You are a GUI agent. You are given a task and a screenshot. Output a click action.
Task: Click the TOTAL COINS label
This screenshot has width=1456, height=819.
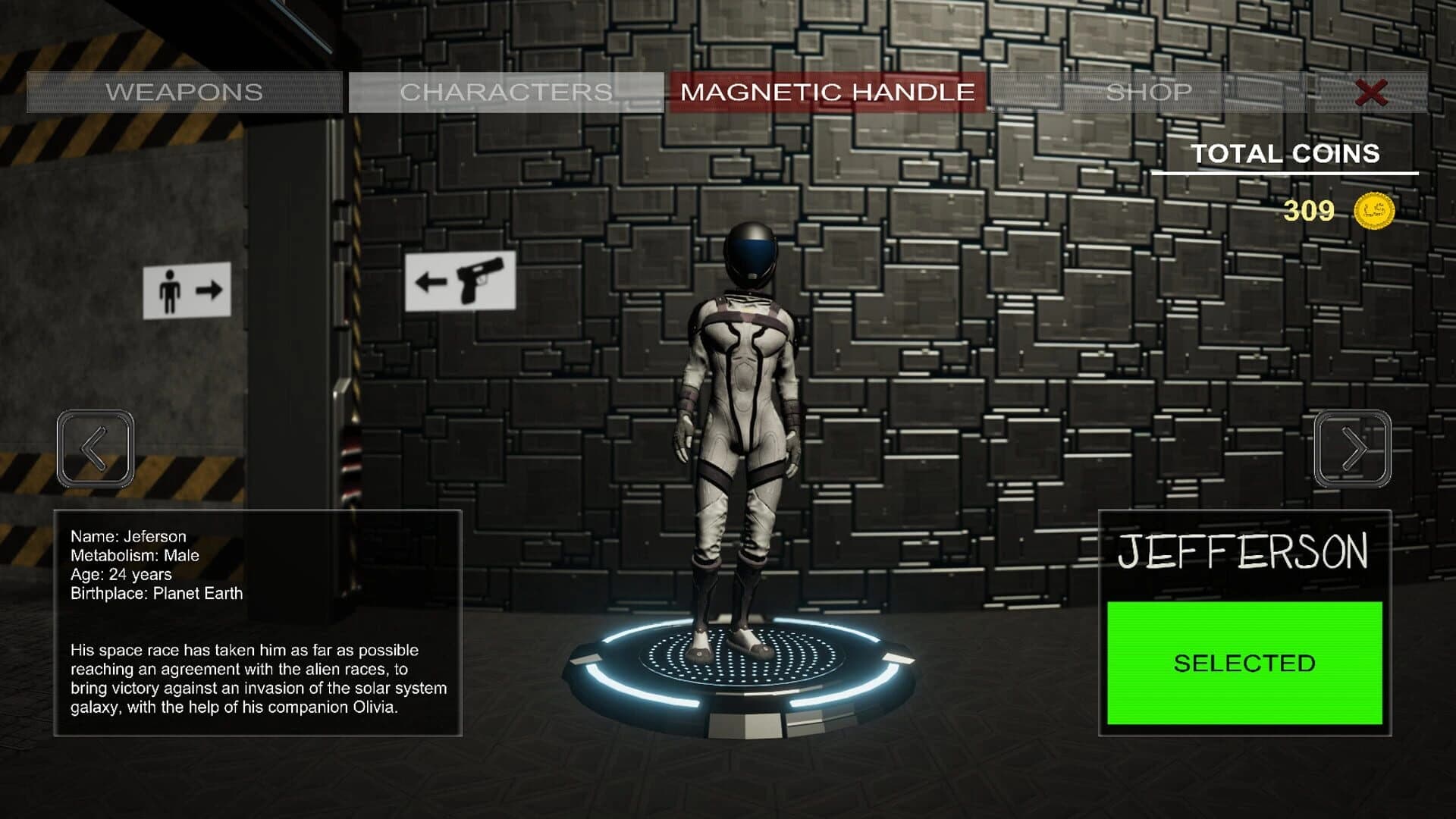click(1285, 154)
